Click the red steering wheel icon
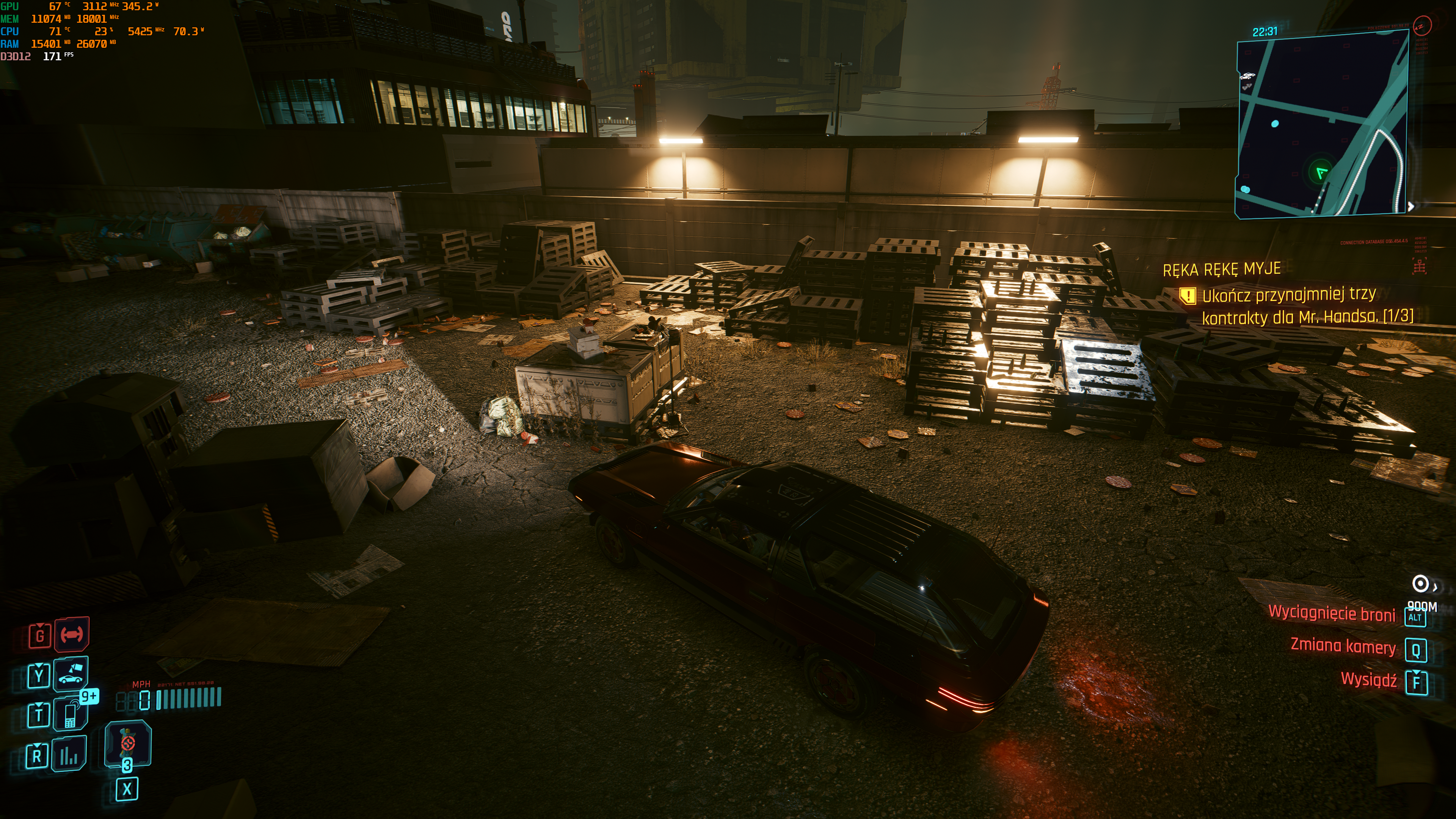 click(x=72, y=634)
